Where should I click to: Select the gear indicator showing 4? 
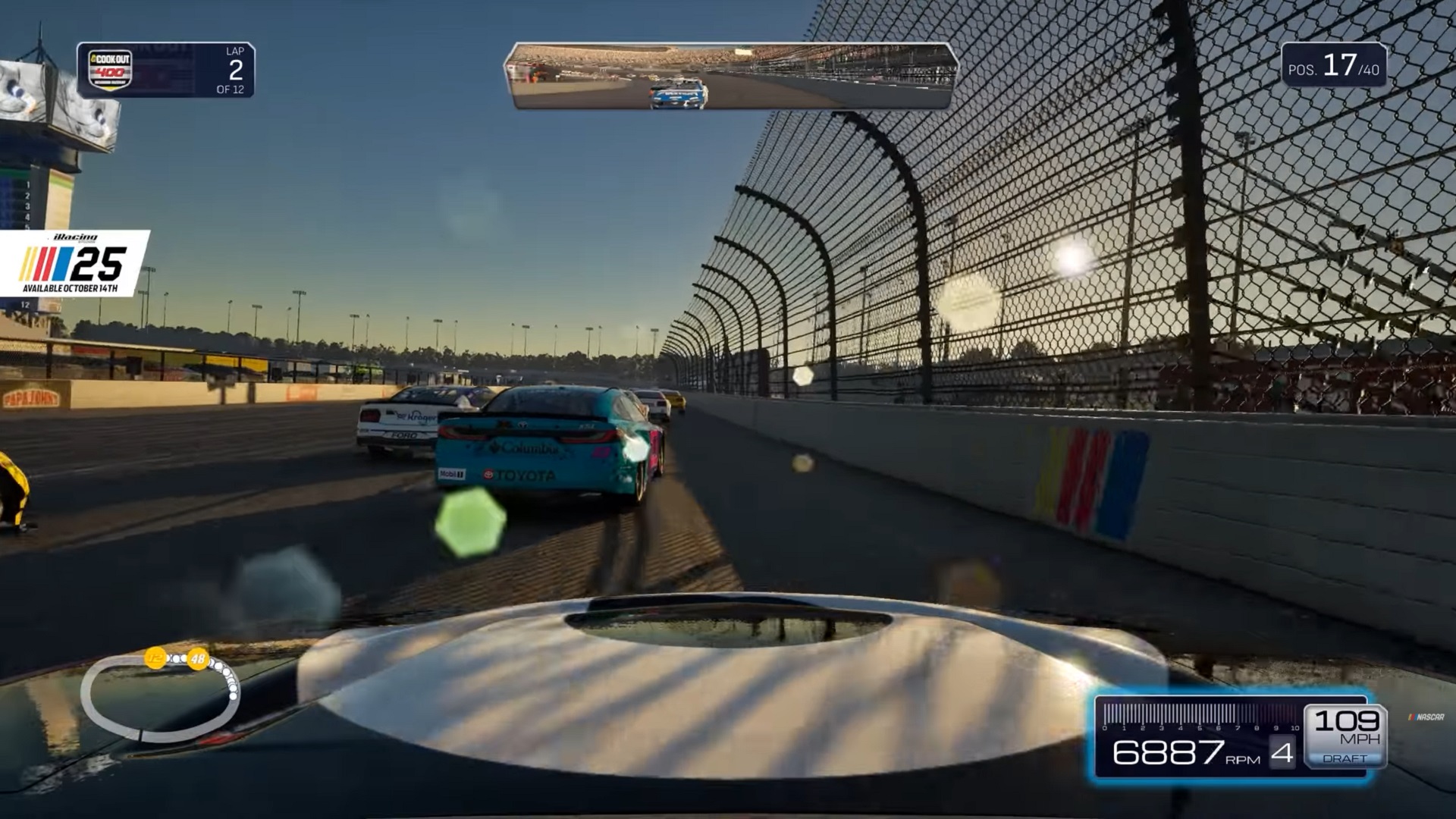pos(1282,752)
